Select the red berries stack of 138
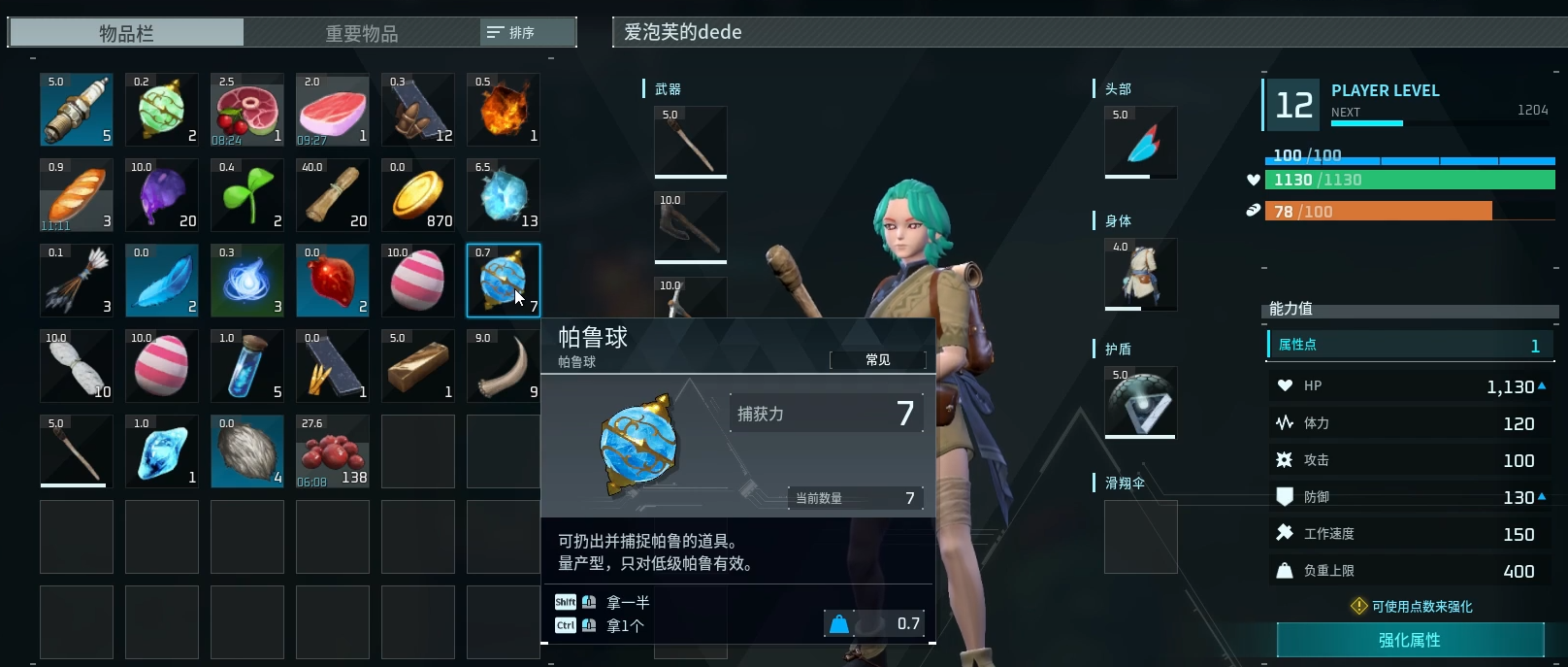This screenshot has height=667, width=1568. [x=333, y=451]
